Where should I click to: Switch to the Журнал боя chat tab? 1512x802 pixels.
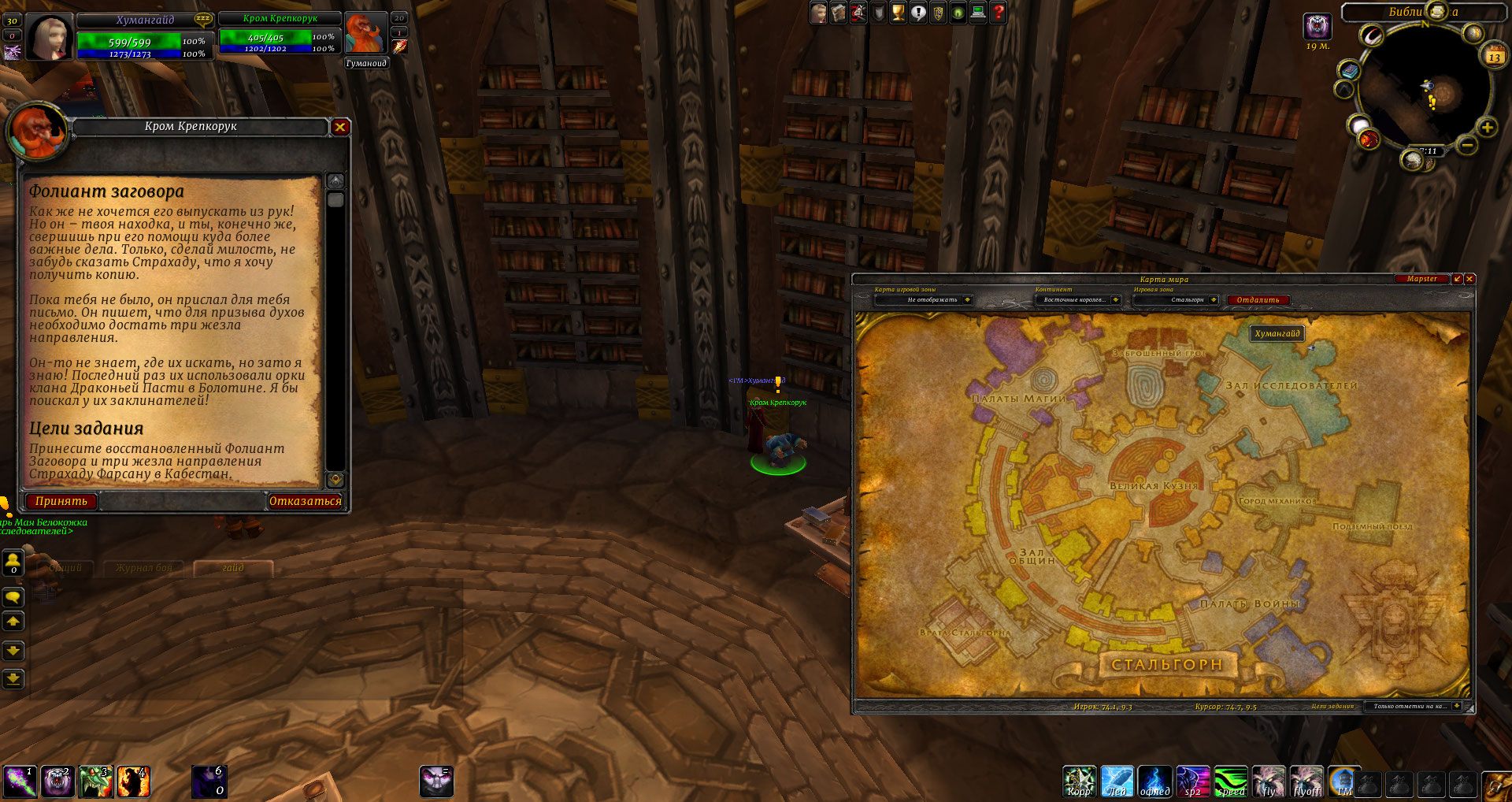coord(144,568)
